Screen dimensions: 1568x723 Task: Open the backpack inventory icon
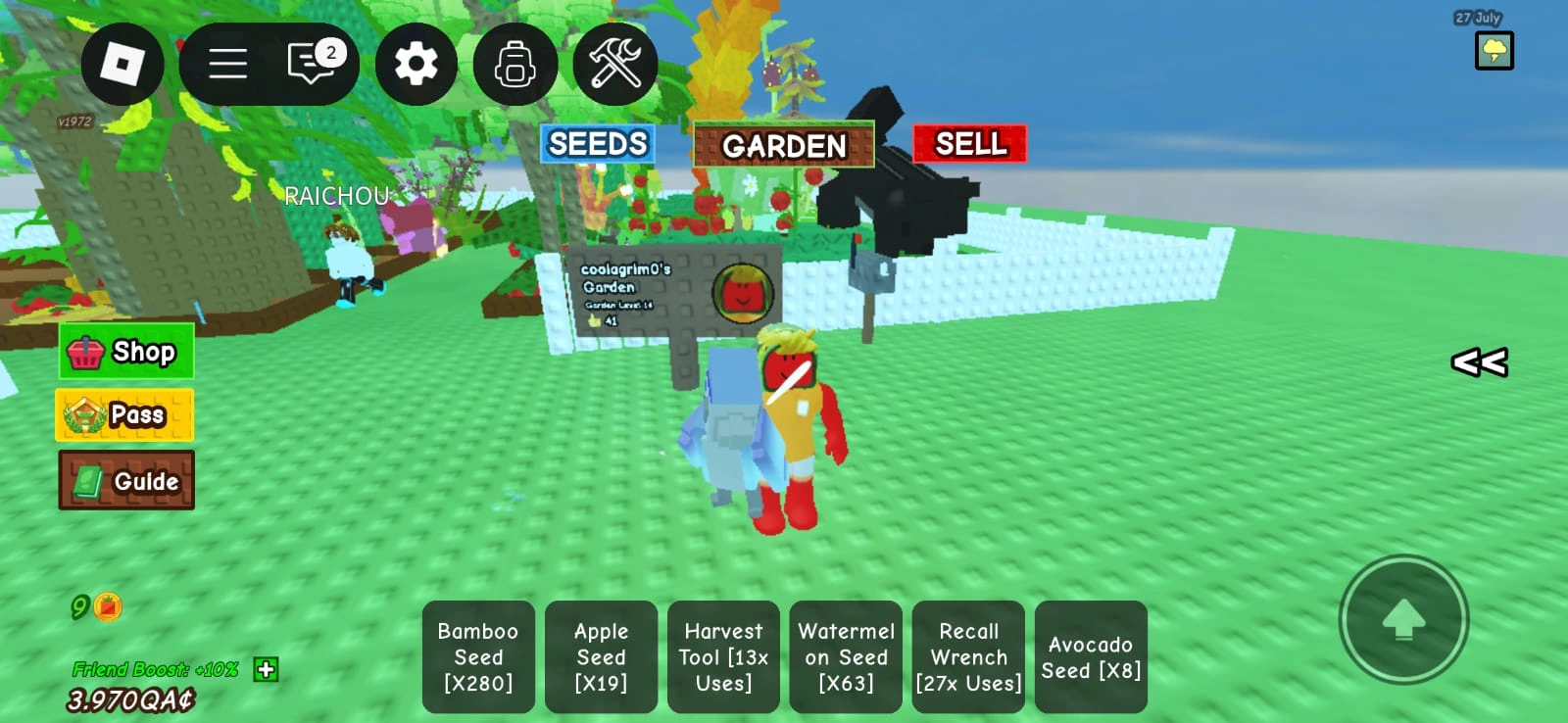(x=516, y=62)
